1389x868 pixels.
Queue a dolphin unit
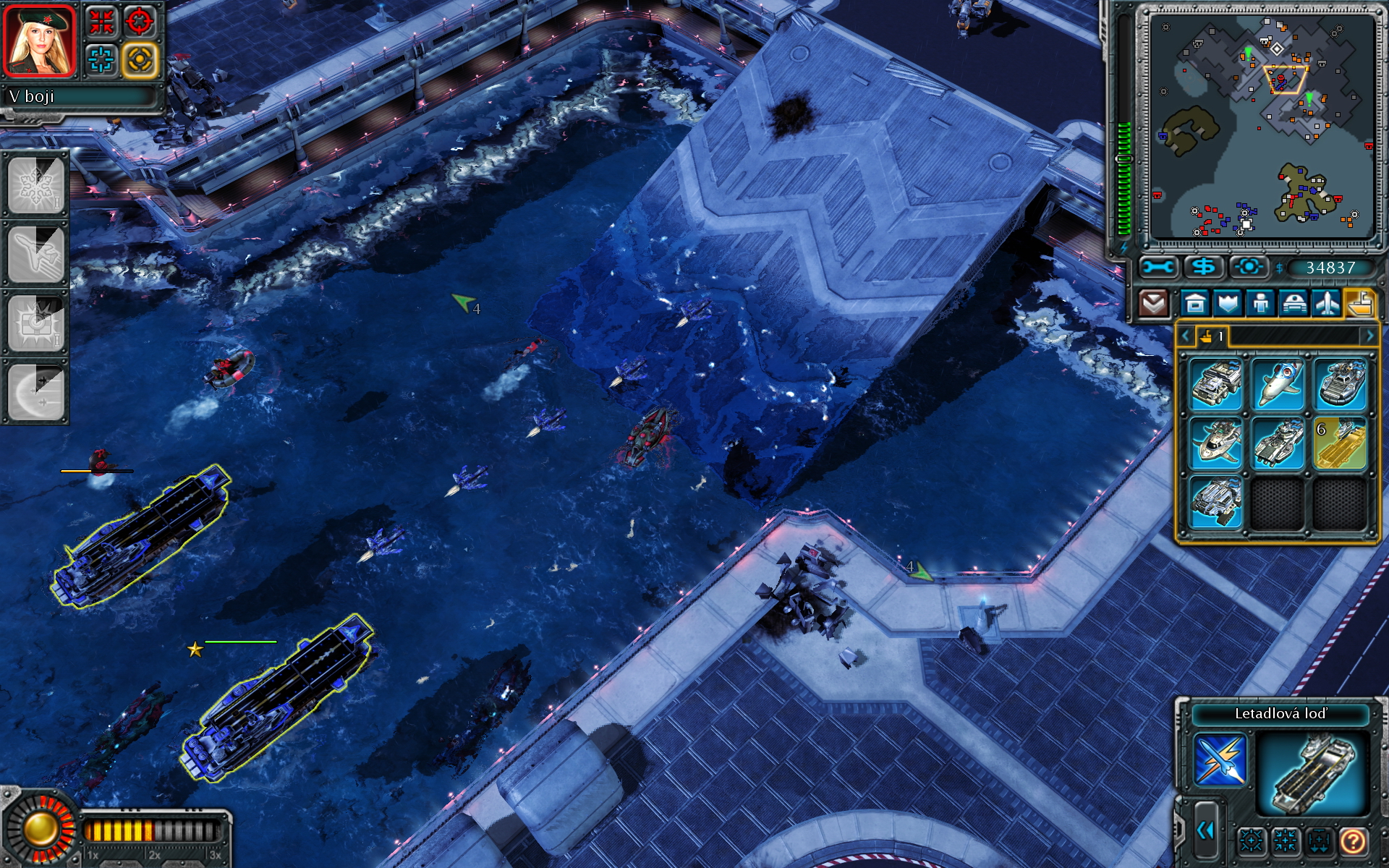tap(1278, 385)
